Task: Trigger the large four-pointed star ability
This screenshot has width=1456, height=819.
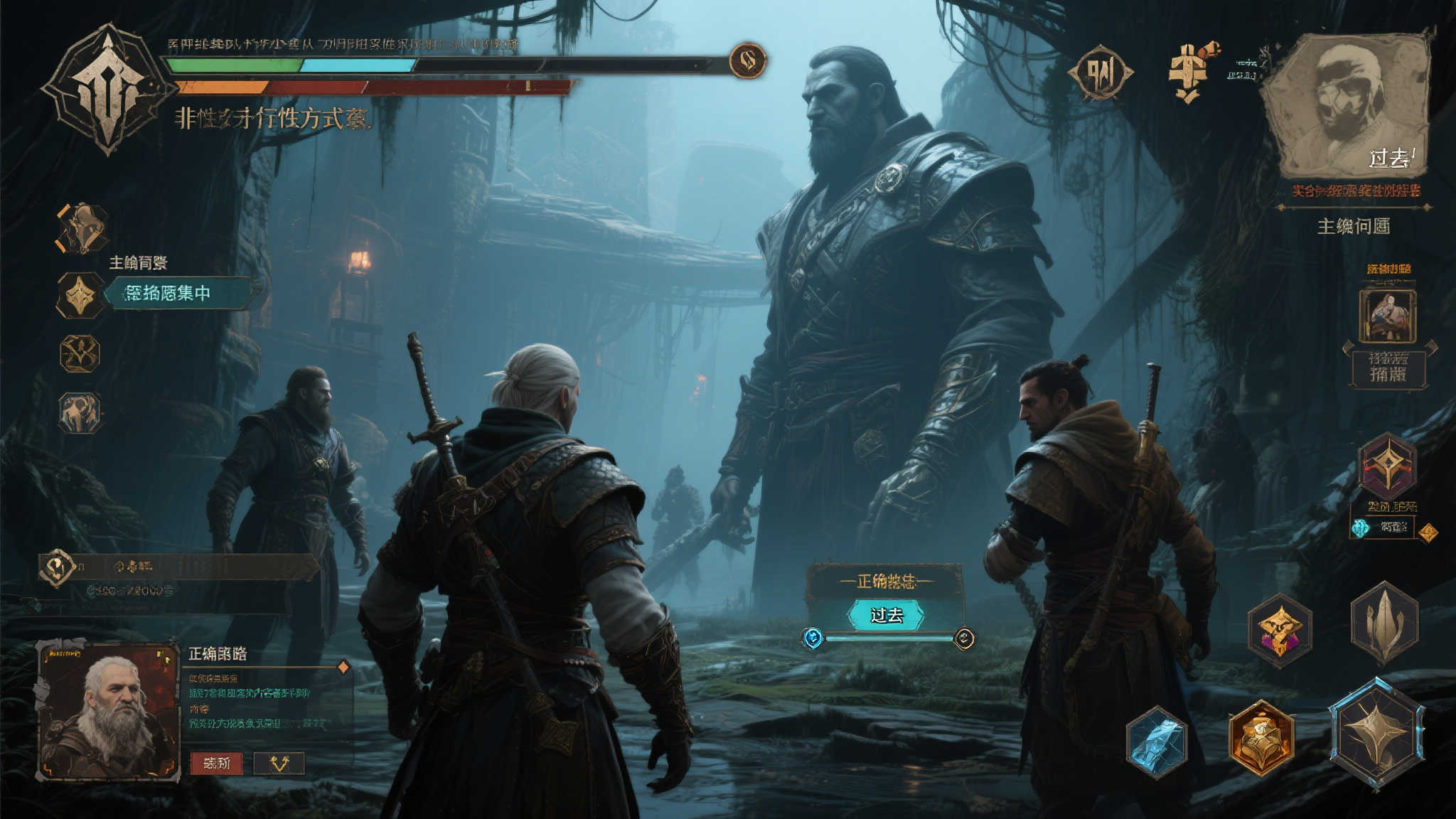Action: (x=1377, y=734)
